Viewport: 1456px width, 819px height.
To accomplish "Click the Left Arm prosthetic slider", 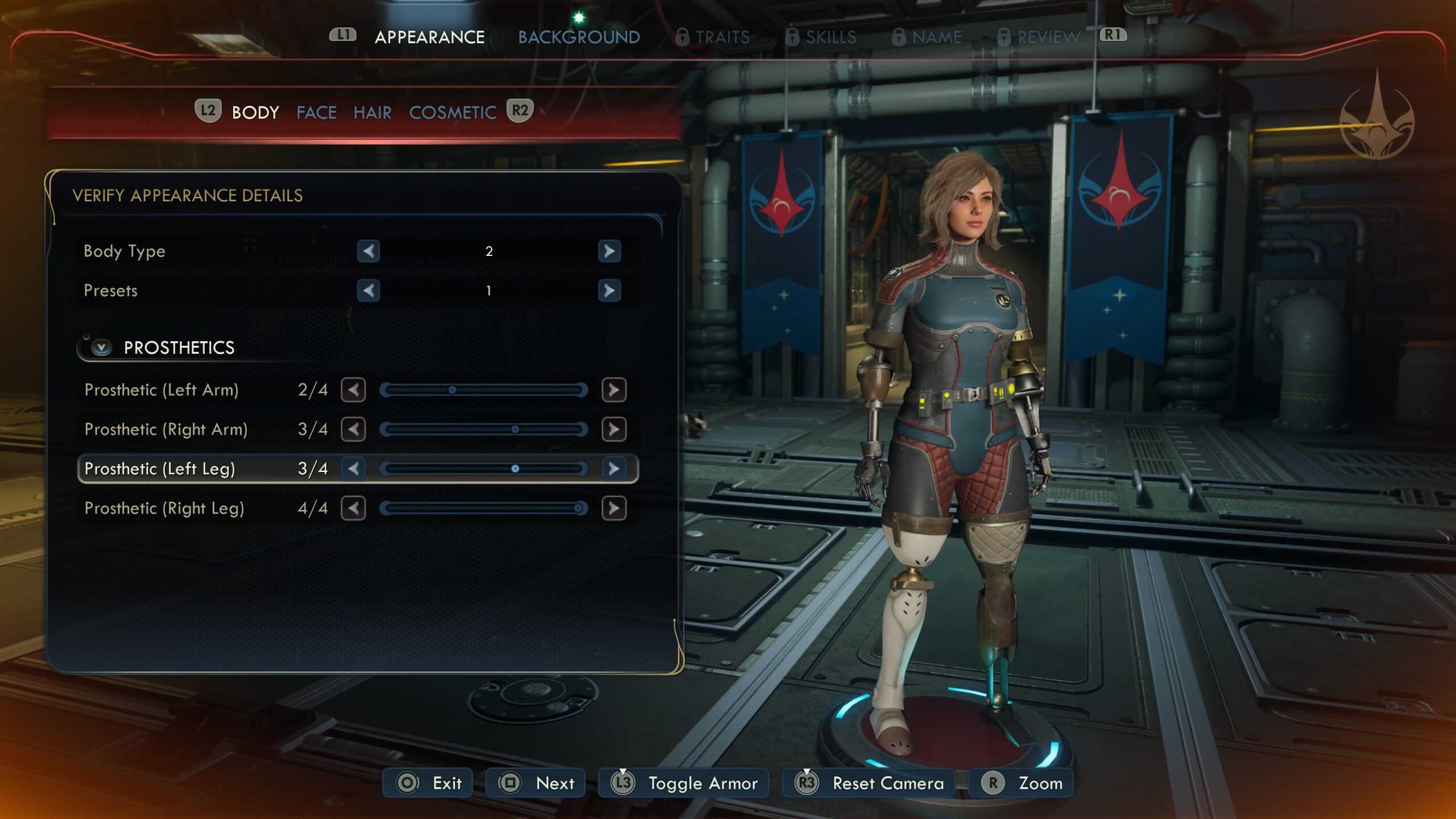I will 483,390.
